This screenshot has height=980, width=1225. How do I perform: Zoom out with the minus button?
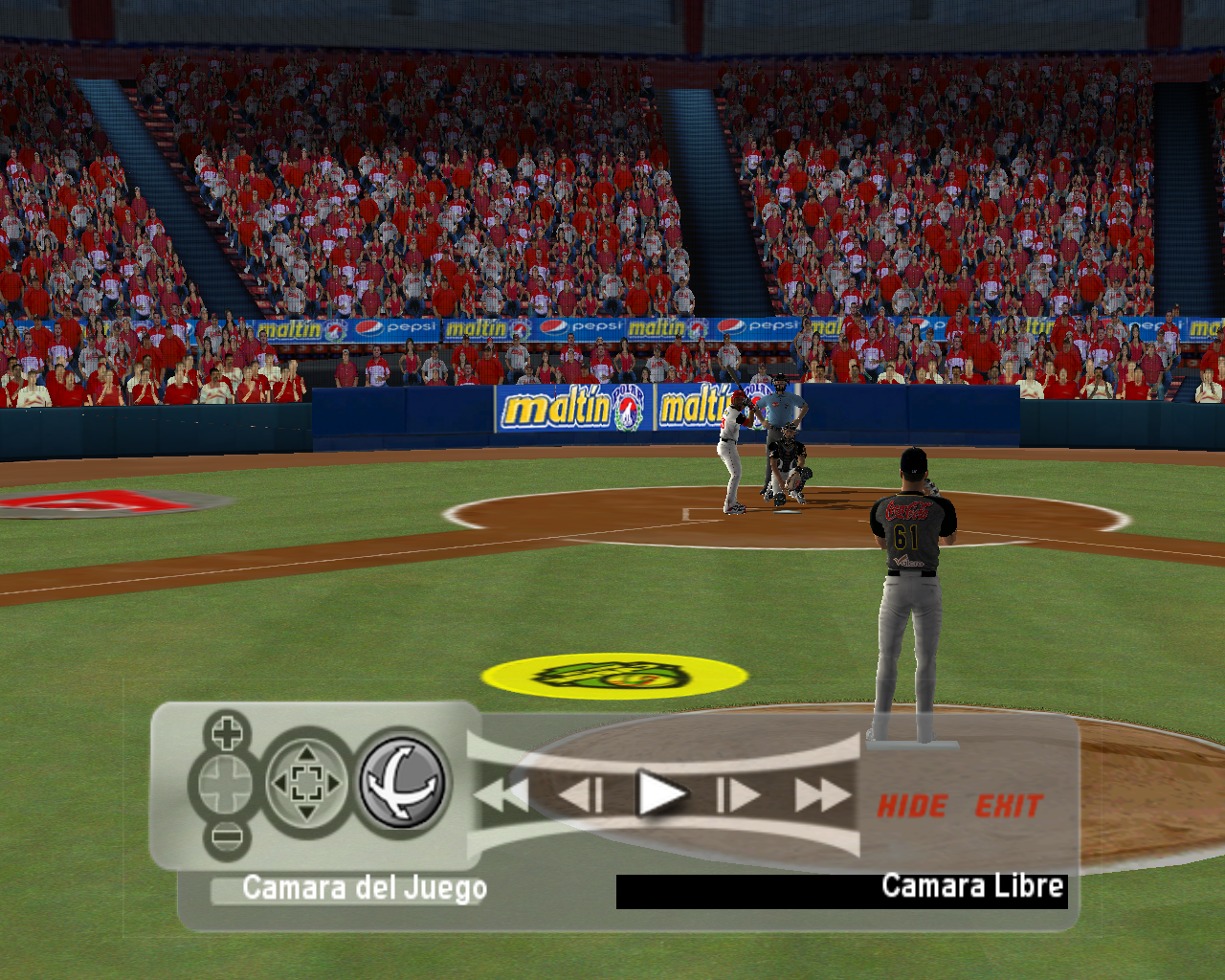[x=227, y=837]
